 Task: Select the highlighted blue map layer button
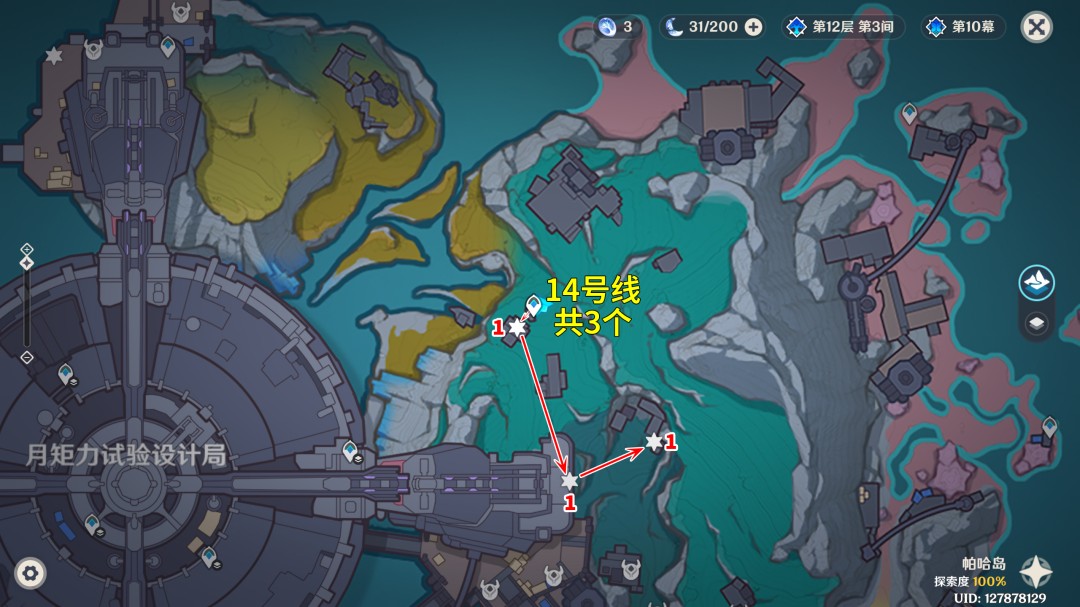1037,283
